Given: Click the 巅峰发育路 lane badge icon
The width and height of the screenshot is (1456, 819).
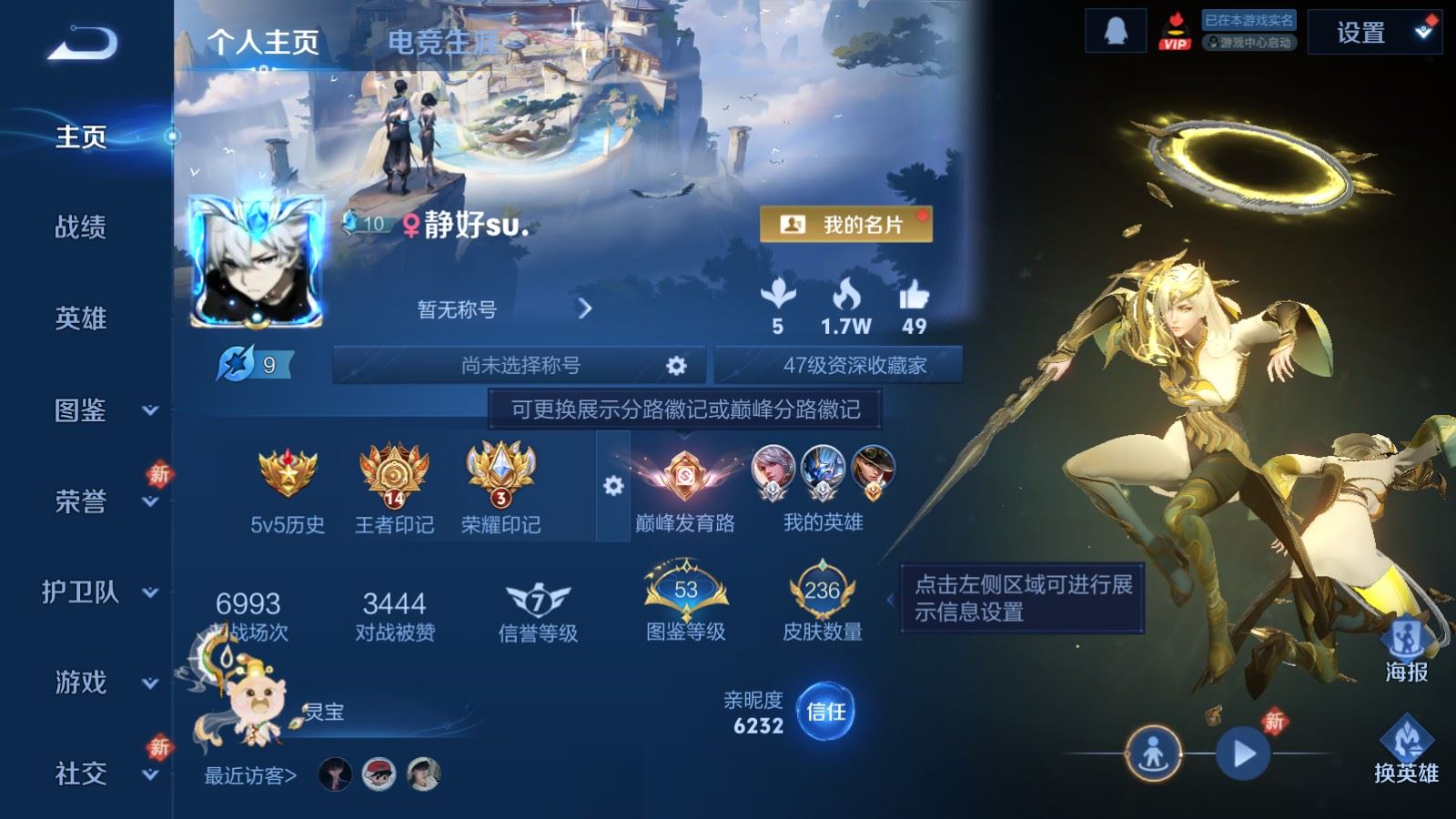Looking at the screenshot, I should tap(684, 478).
